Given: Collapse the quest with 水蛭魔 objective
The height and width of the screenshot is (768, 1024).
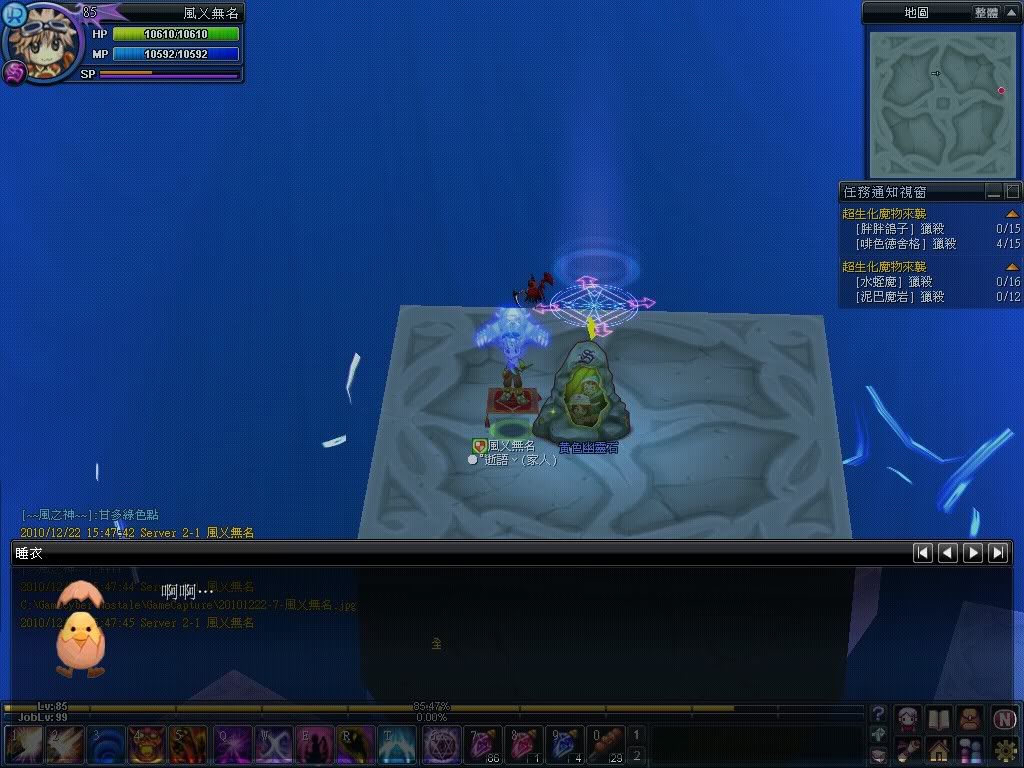Looking at the screenshot, I should pyautogui.click(x=1012, y=267).
